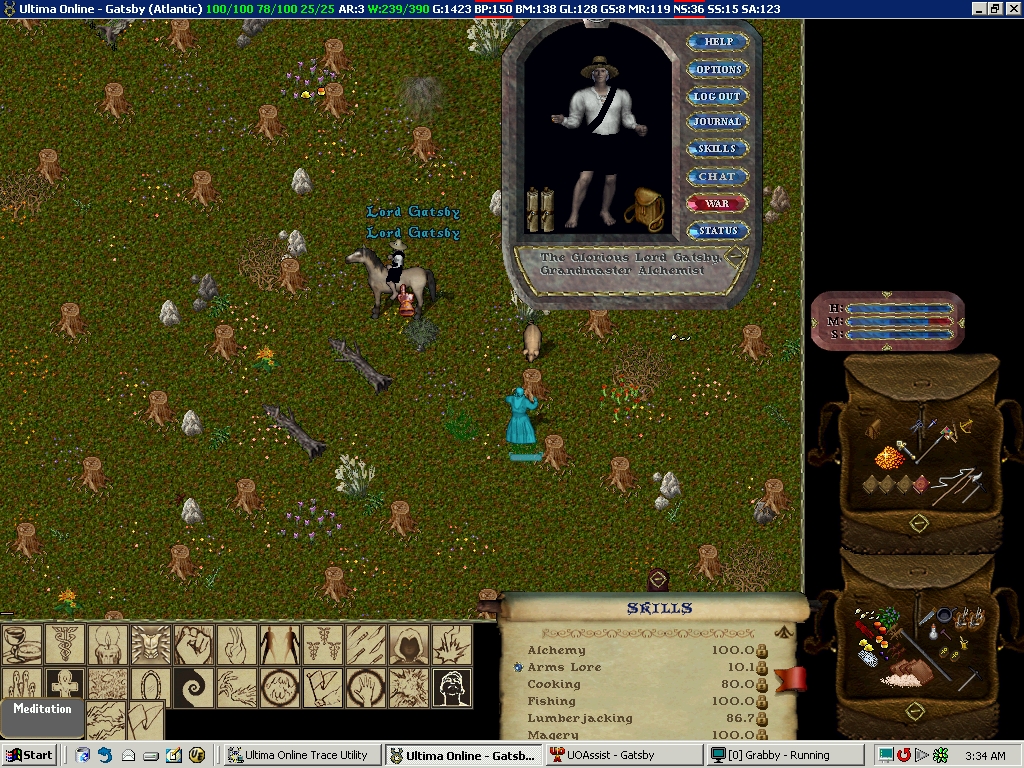The image size is (1024, 768).
Task: Open the Chat window
Action: [716, 176]
